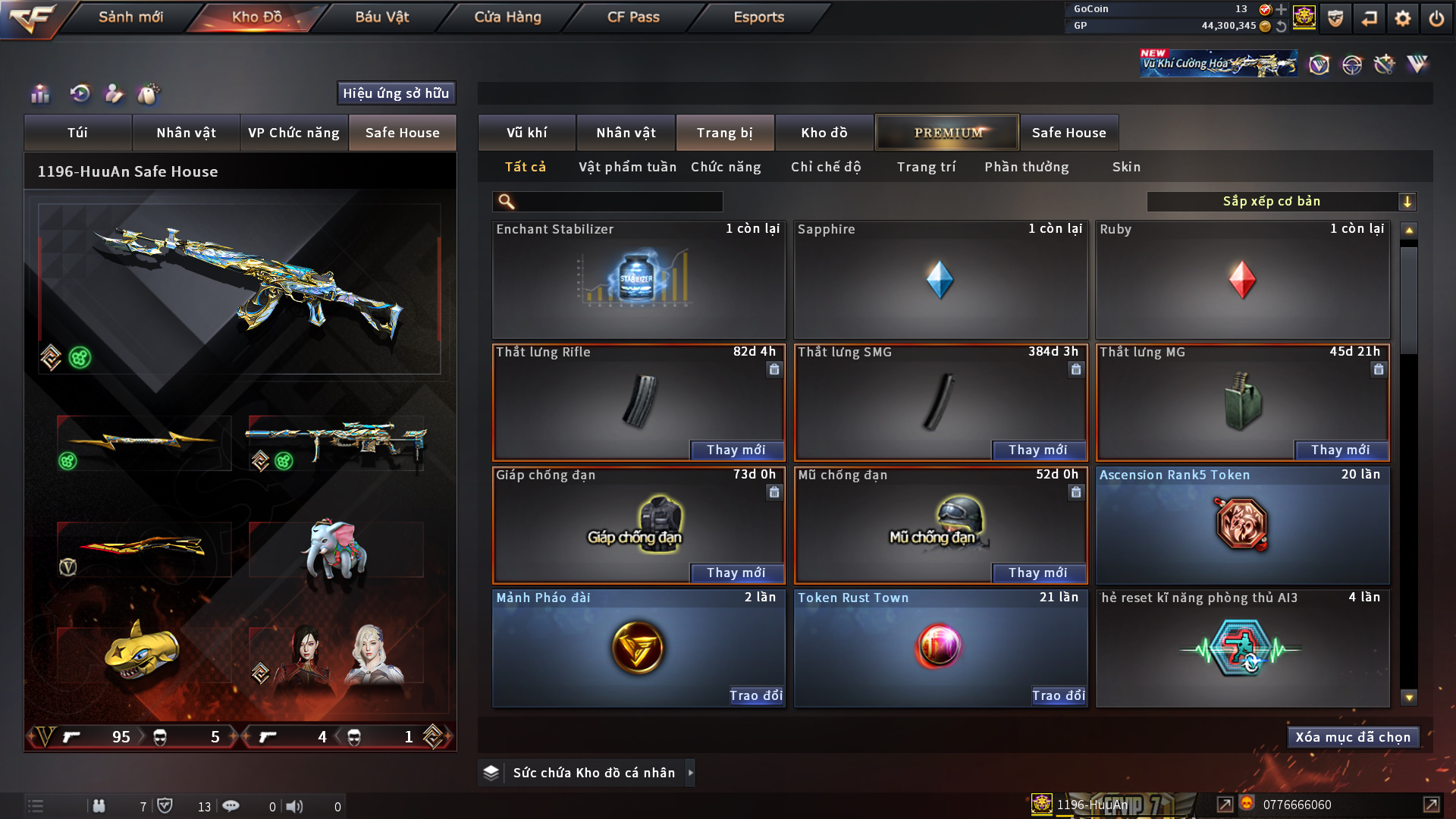Open settings with the gear icon
Image resolution: width=1456 pixels, height=819 pixels.
tap(1402, 18)
